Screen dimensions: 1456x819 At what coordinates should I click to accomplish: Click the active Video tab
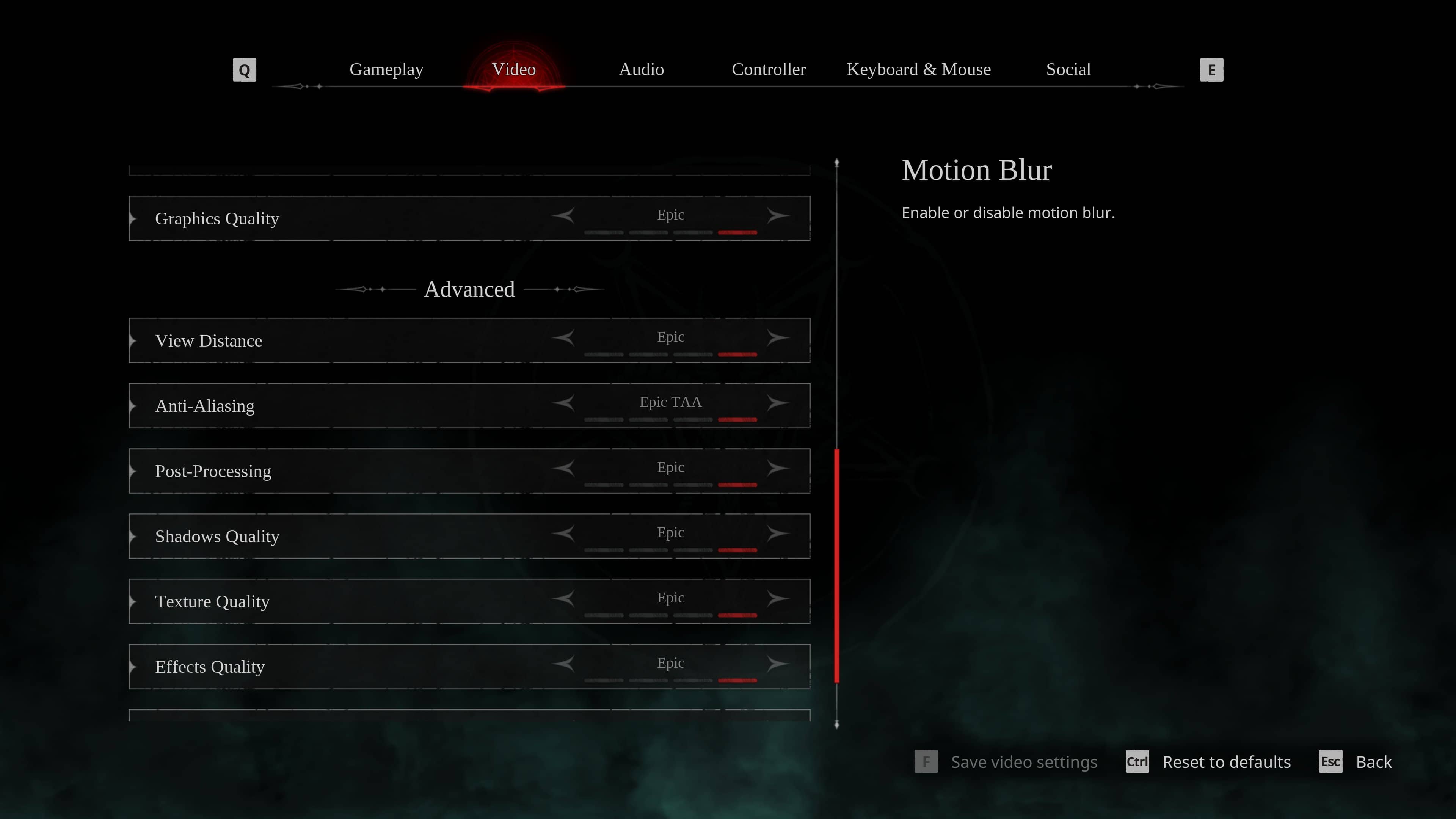pos(514,69)
